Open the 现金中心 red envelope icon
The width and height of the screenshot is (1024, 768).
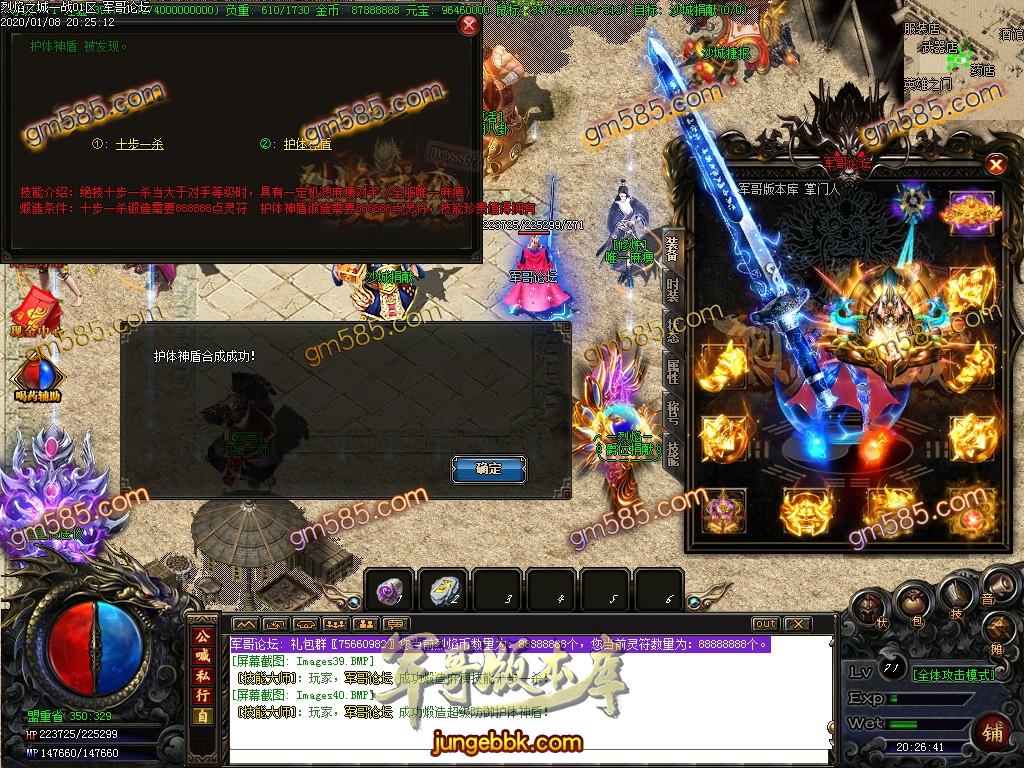(40, 305)
